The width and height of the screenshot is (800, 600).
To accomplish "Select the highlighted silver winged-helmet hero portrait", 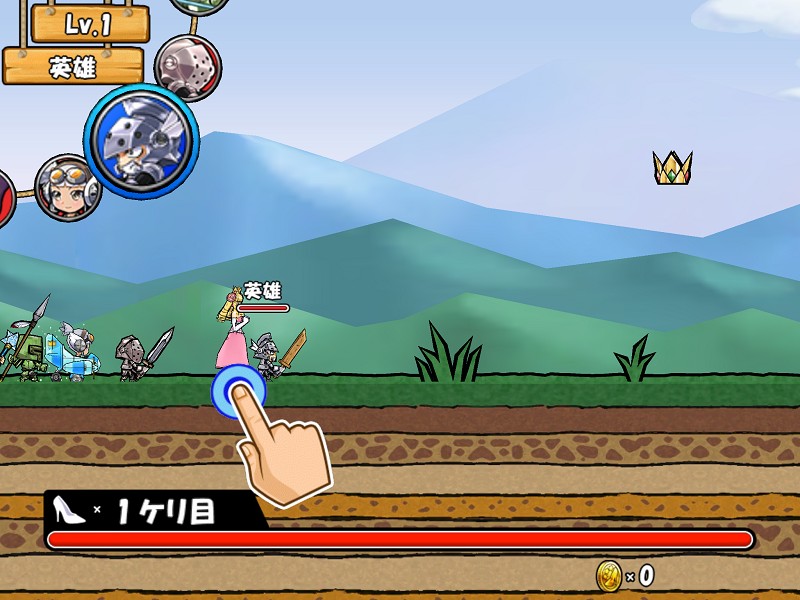I will [141, 139].
